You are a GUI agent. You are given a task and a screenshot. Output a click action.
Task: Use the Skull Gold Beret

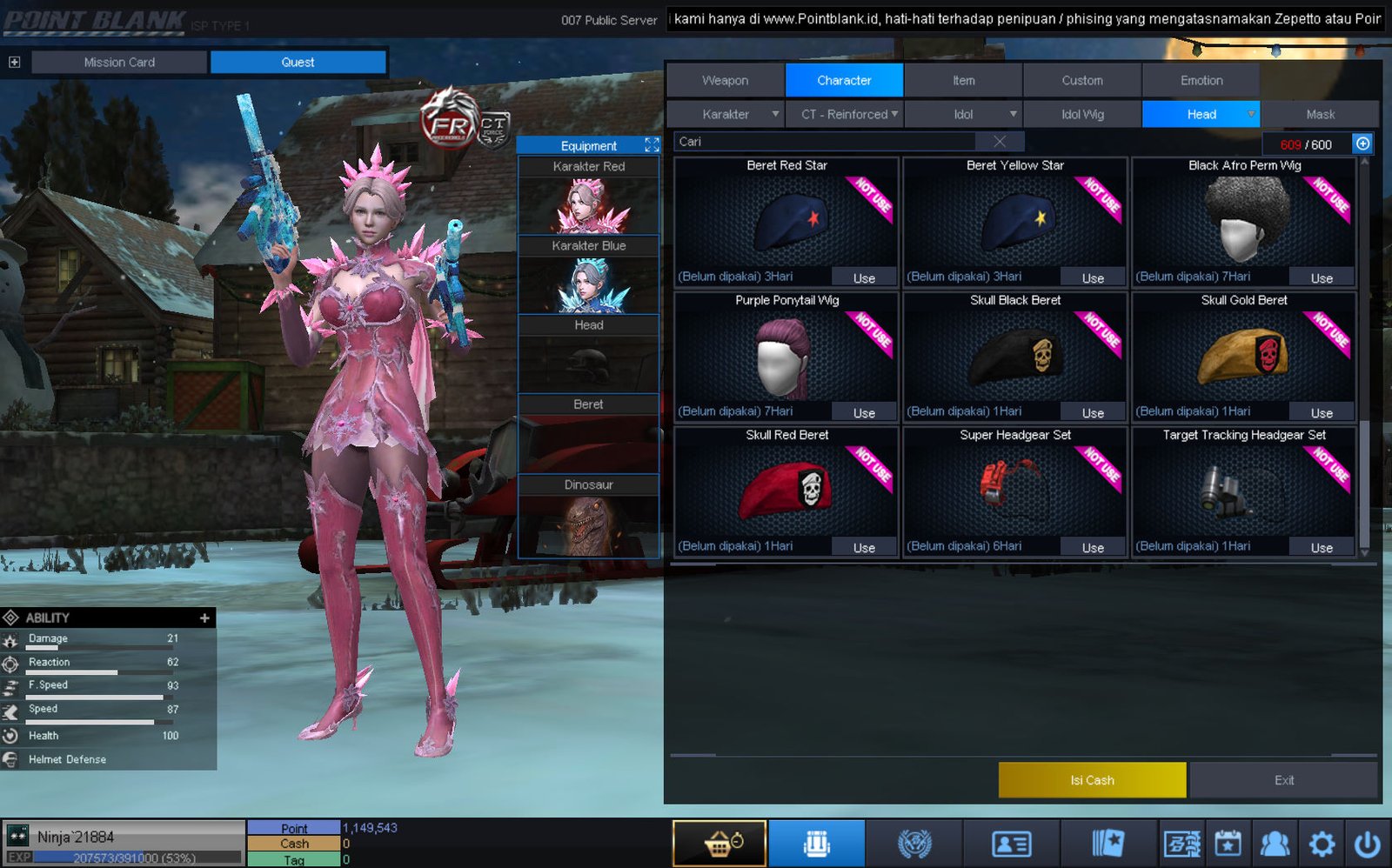[1321, 413]
